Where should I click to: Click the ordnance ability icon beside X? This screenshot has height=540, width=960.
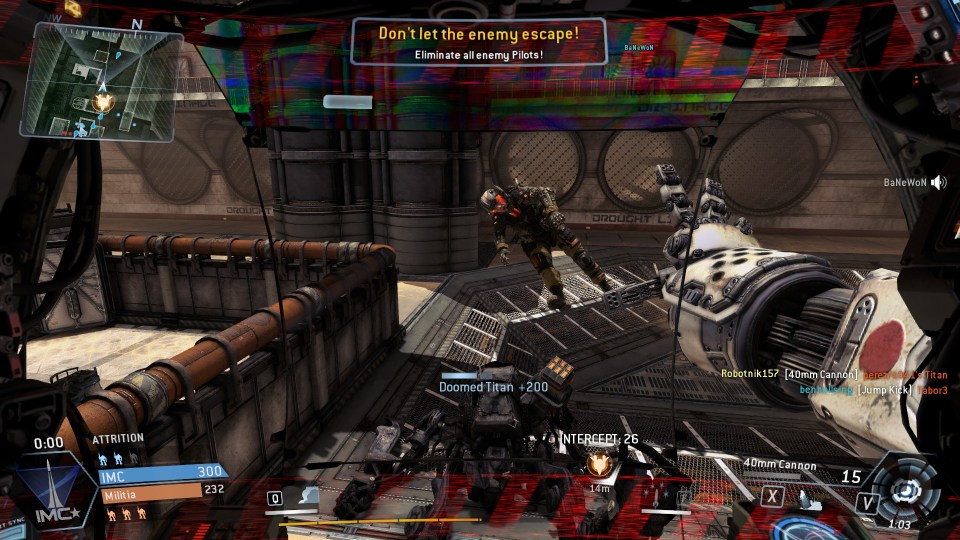pyautogui.click(x=809, y=497)
